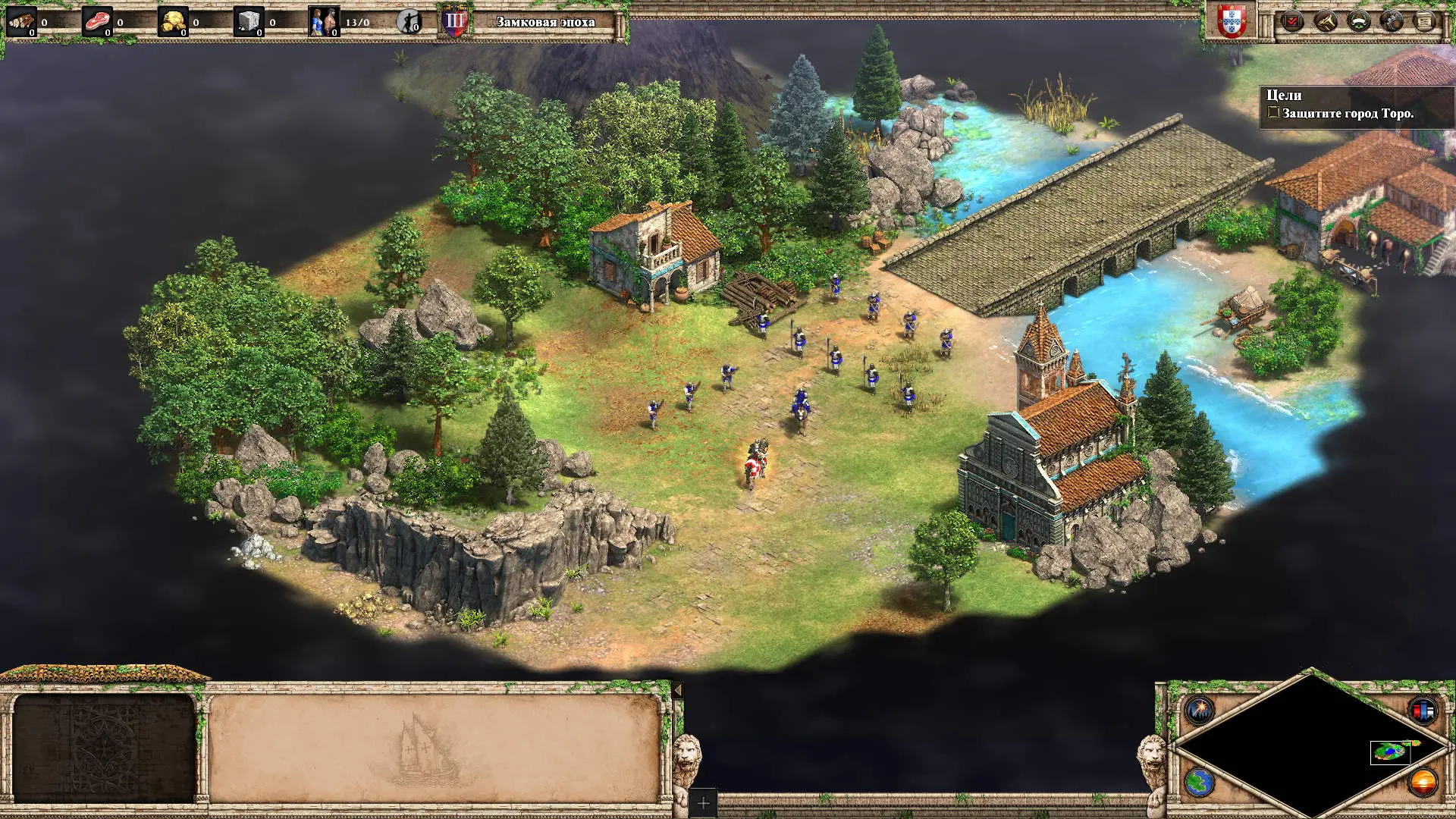Viewport: 1456px width, 819px height.
Task: Switch minimap mode with globe button
Action: point(1200,782)
